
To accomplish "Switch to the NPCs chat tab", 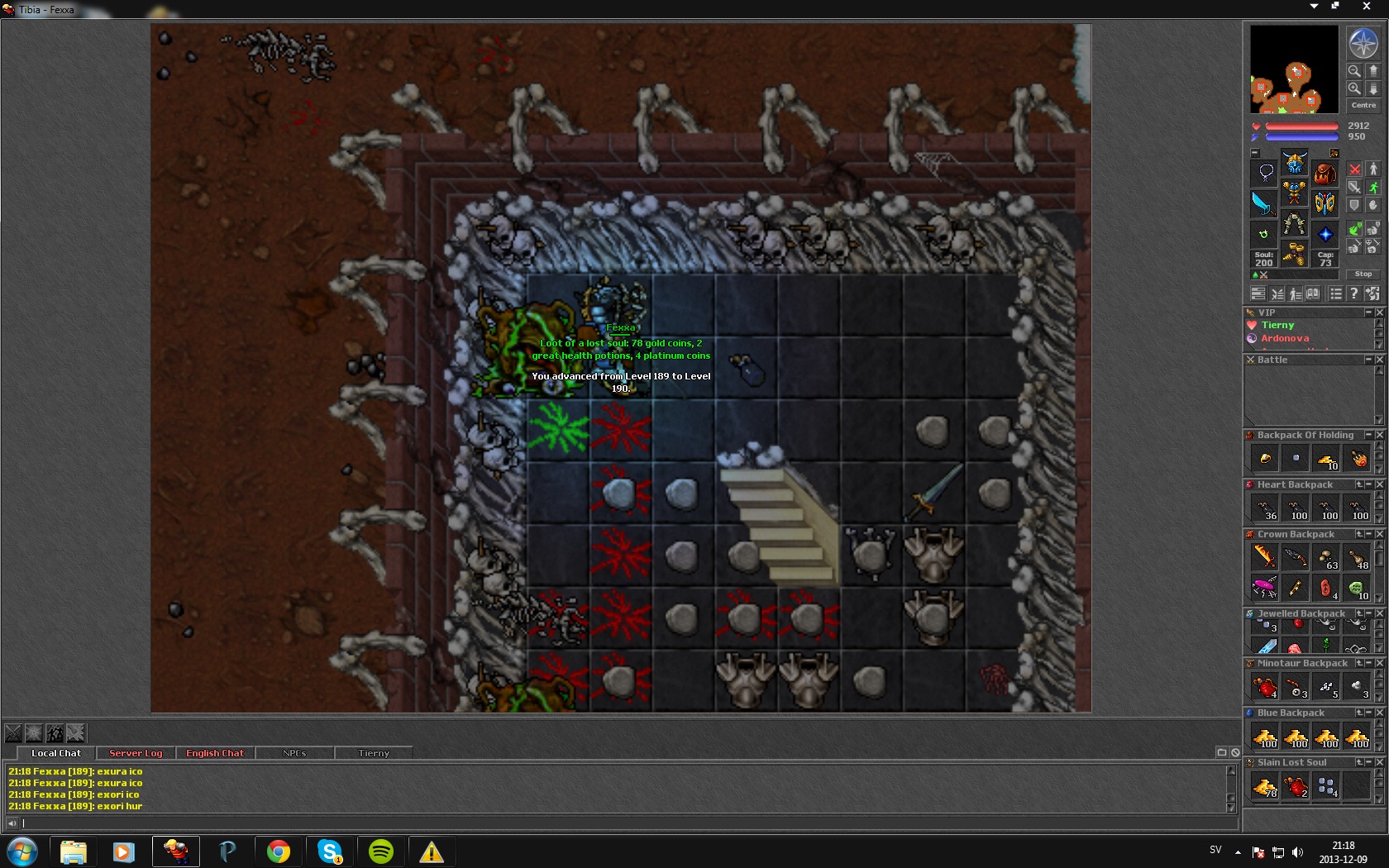I will 294,753.
